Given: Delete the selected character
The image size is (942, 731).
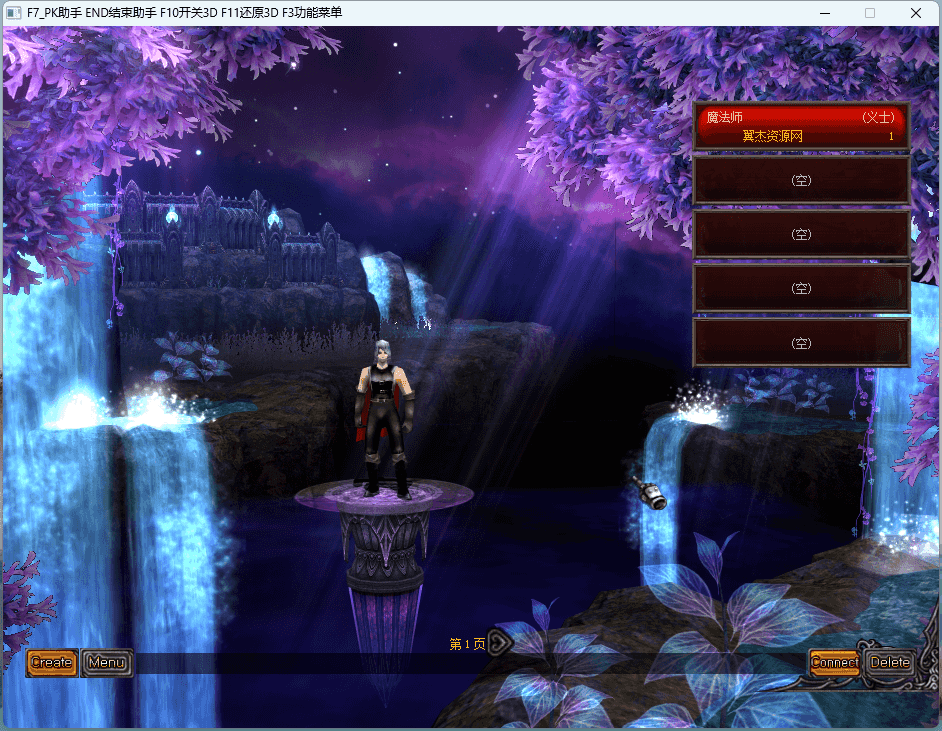Looking at the screenshot, I should (x=889, y=662).
